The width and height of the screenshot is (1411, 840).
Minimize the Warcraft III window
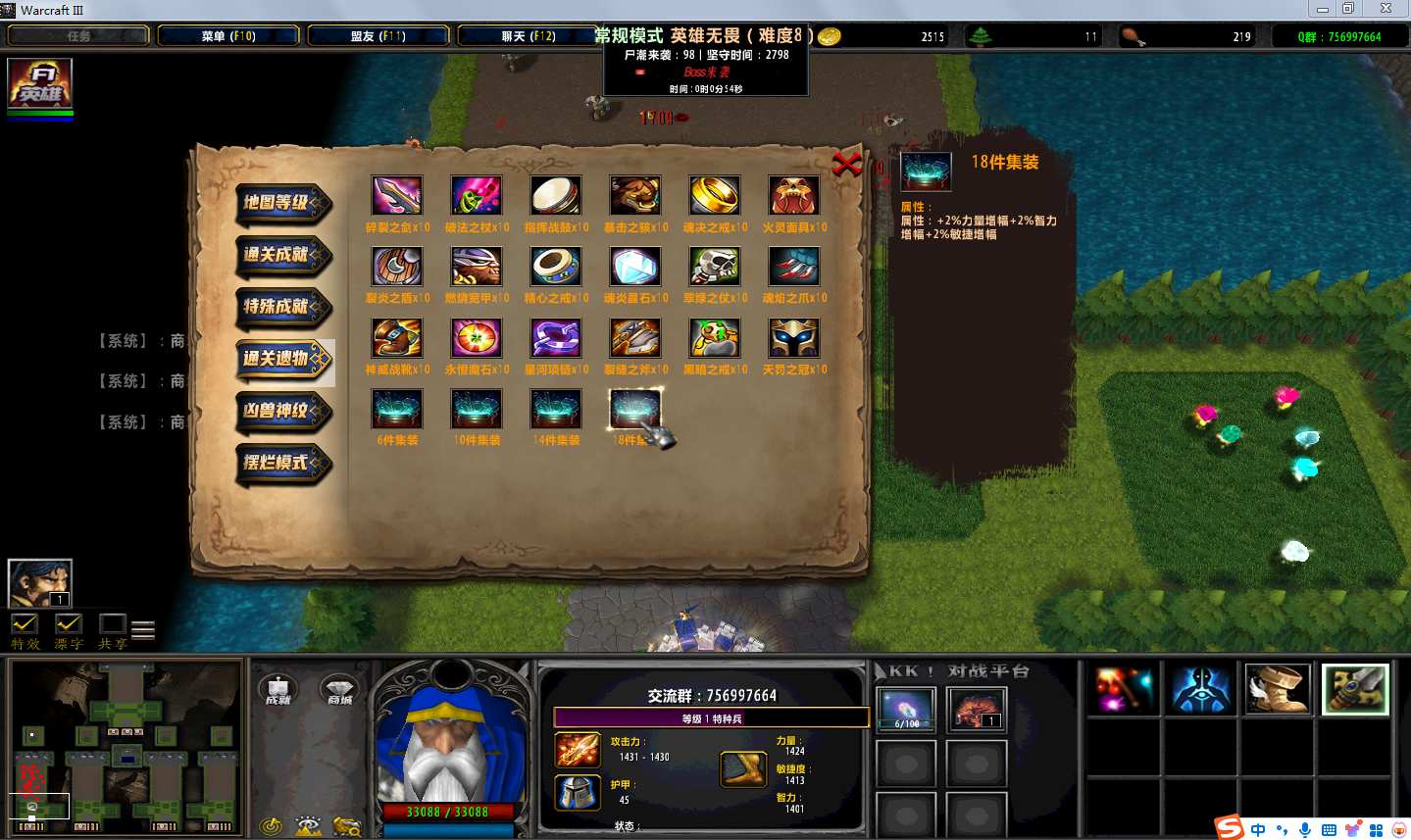point(1323,9)
